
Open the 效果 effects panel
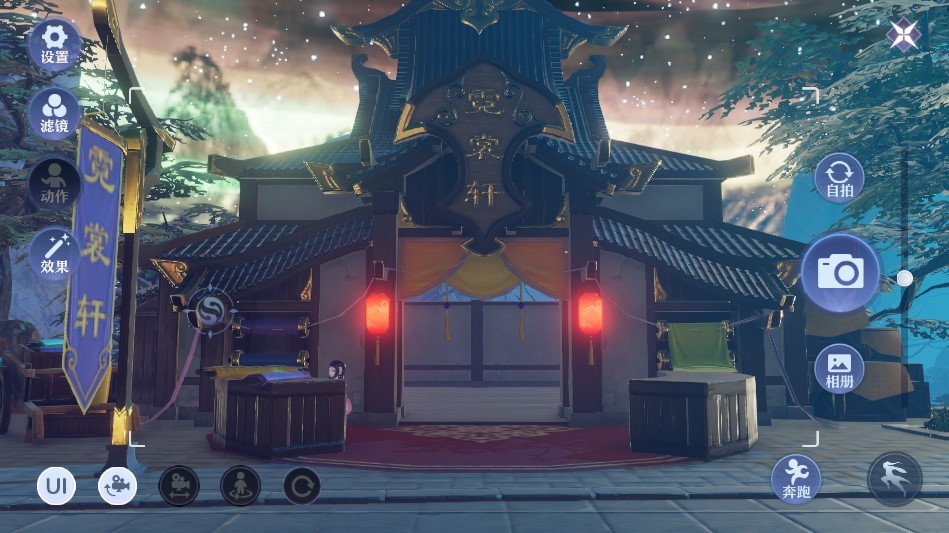pos(55,251)
